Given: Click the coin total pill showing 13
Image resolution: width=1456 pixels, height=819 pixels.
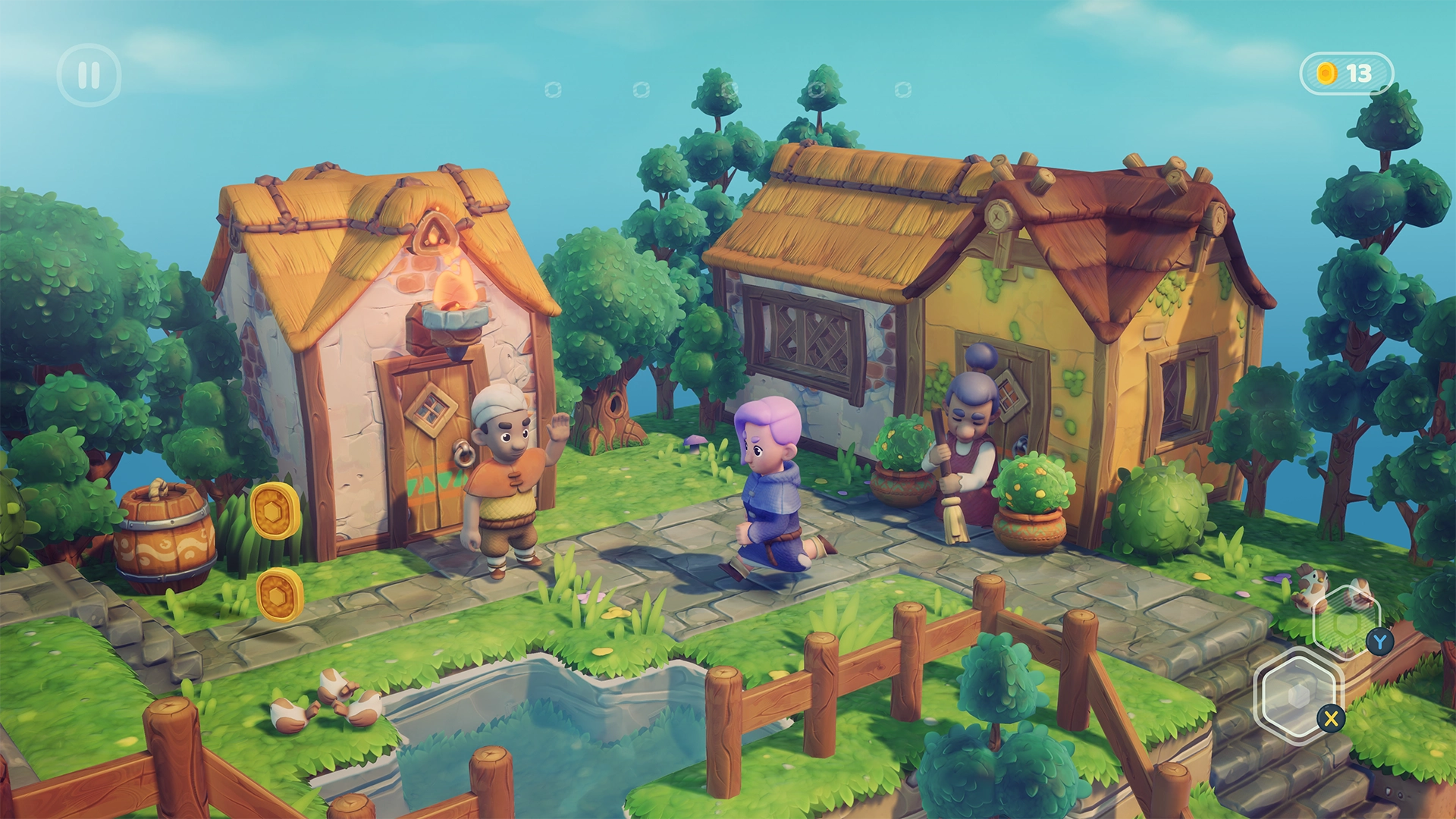Looking at the screenshot, I should point(1346,71).
